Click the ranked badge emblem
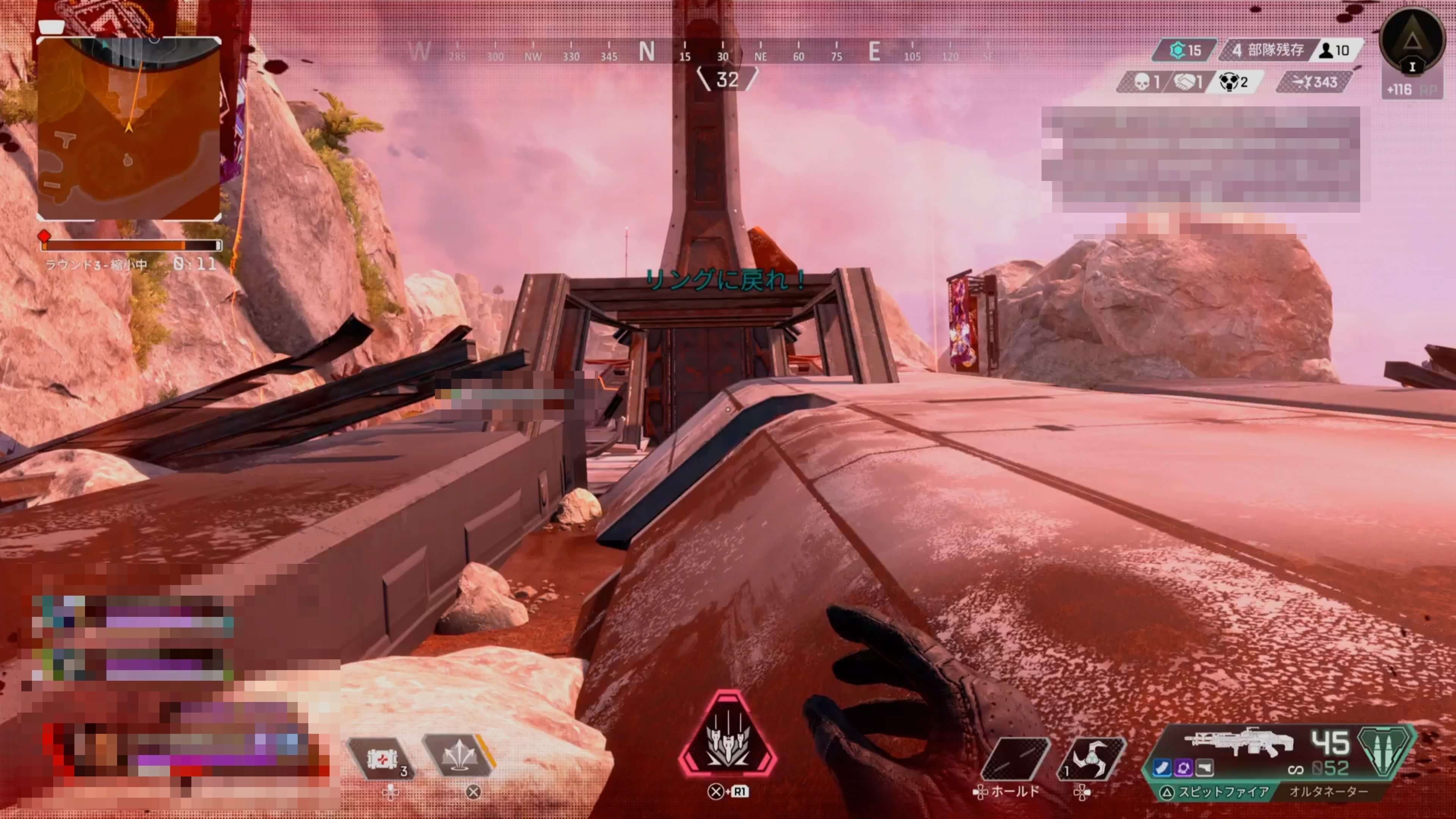 pos(1412,41)
